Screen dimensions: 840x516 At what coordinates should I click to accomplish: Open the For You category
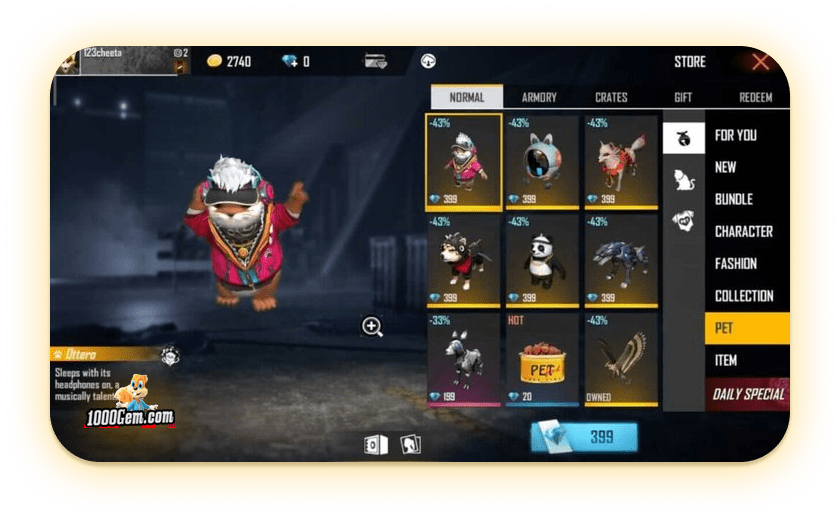tap(735, 135)
